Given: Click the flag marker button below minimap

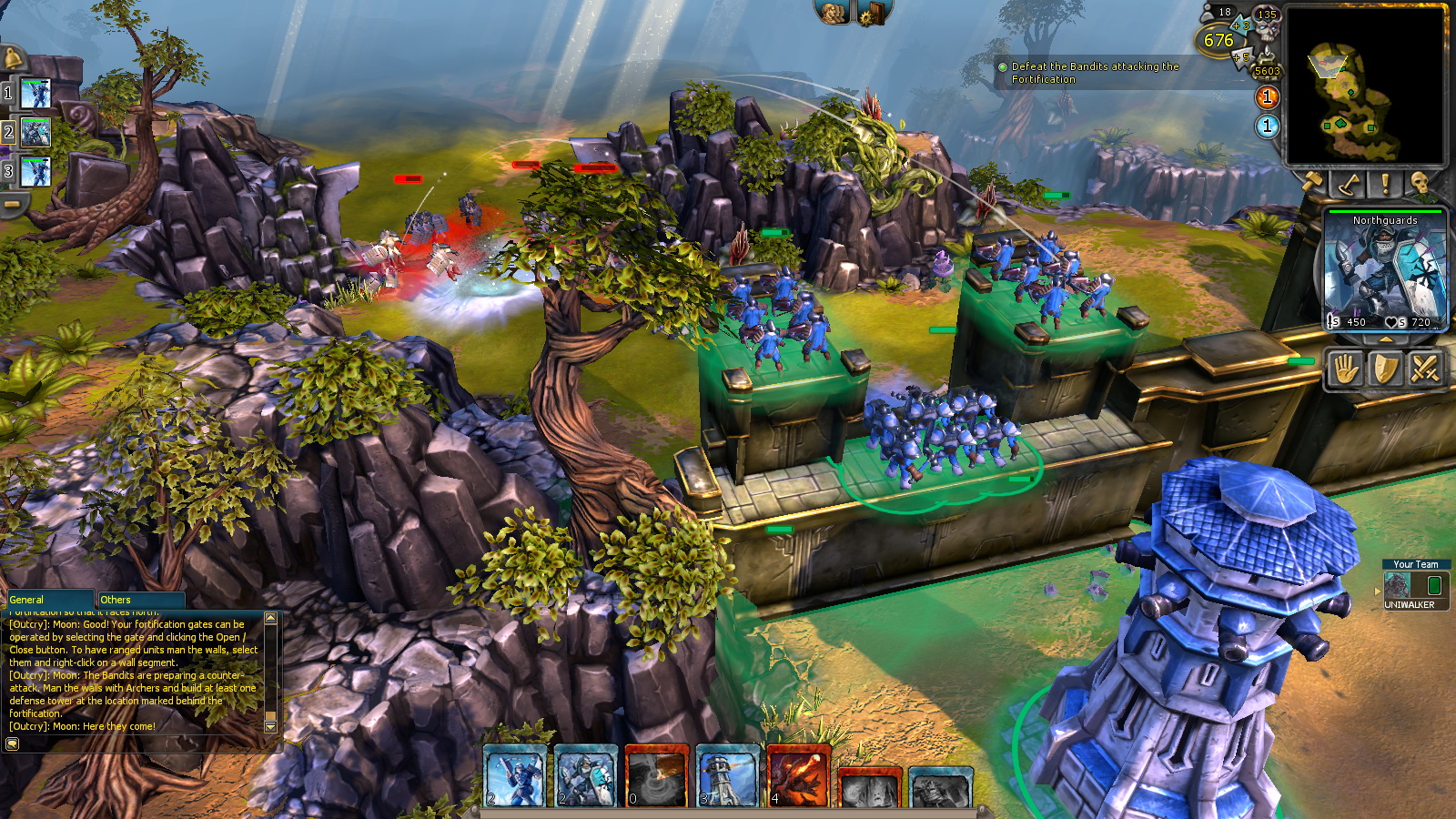Looking at the screenshot, I should (x=1349, y=184).
